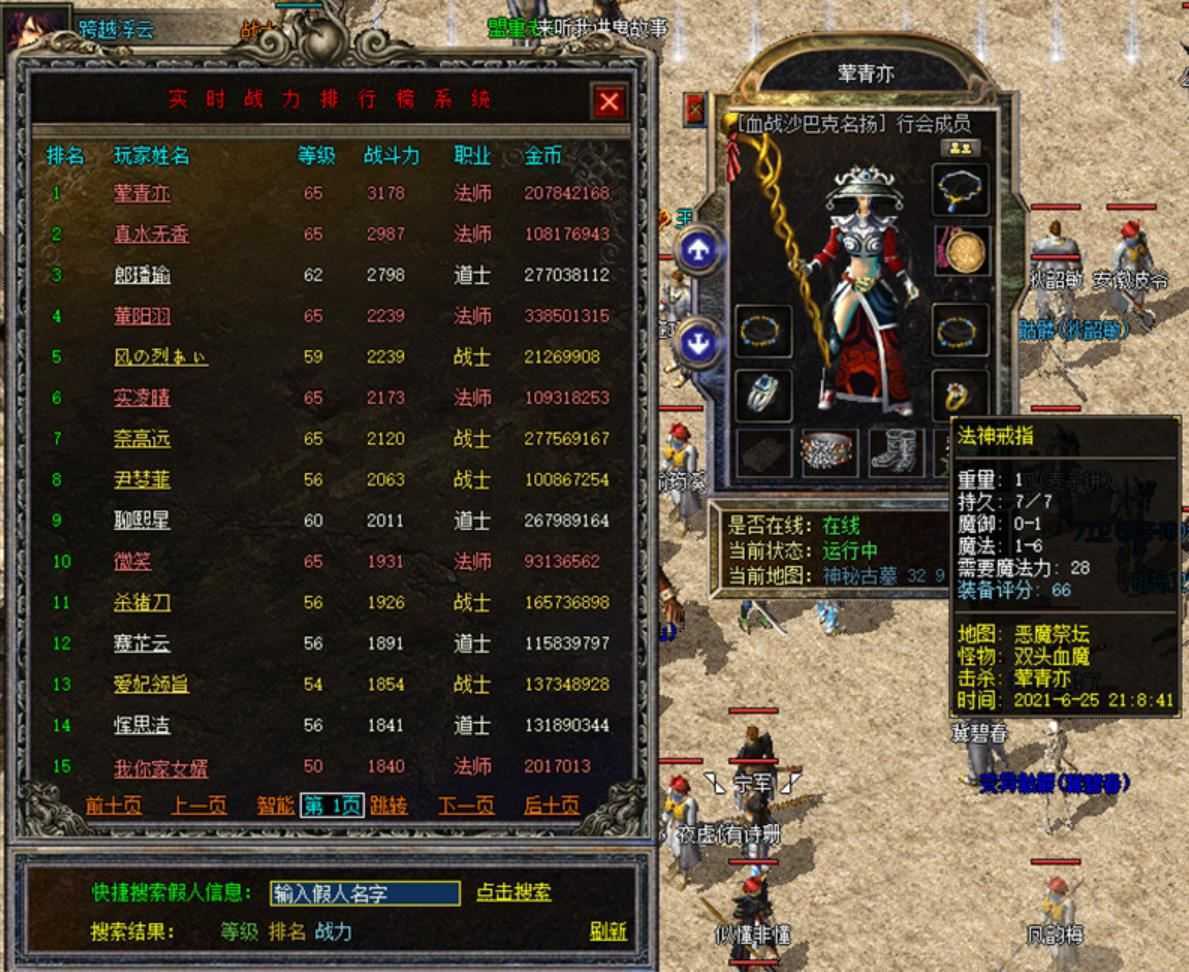Select the rank 2 player name link

(x=150, y=234)
